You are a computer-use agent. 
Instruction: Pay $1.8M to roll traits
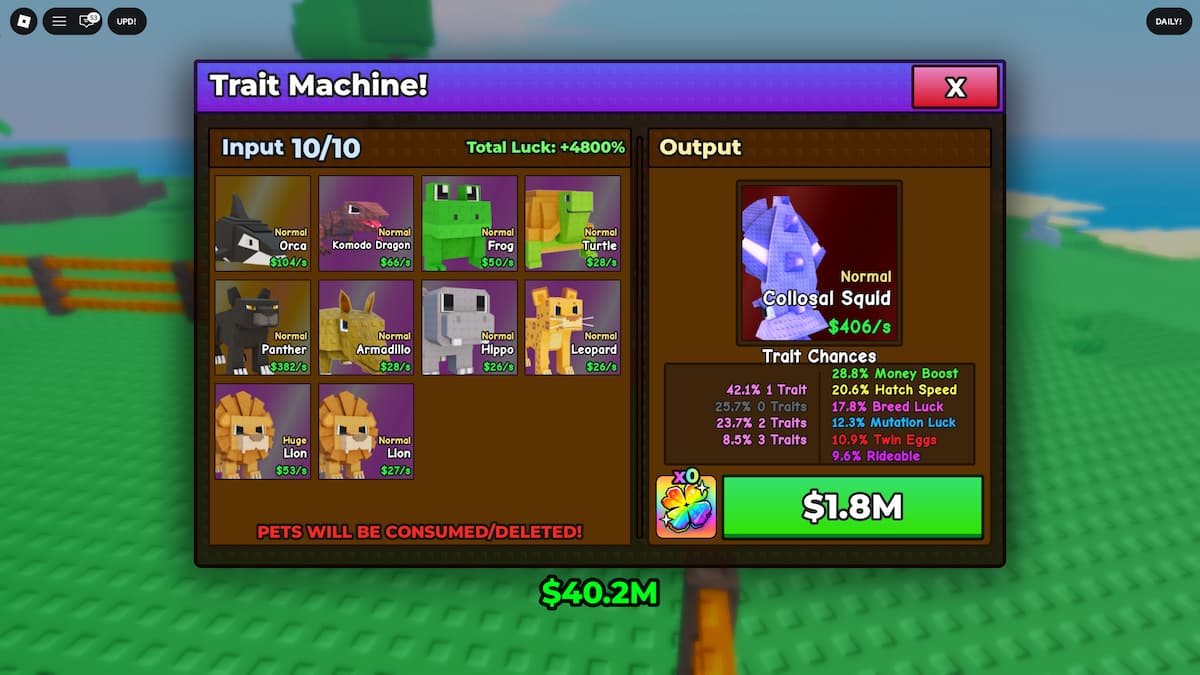[852, 507]
